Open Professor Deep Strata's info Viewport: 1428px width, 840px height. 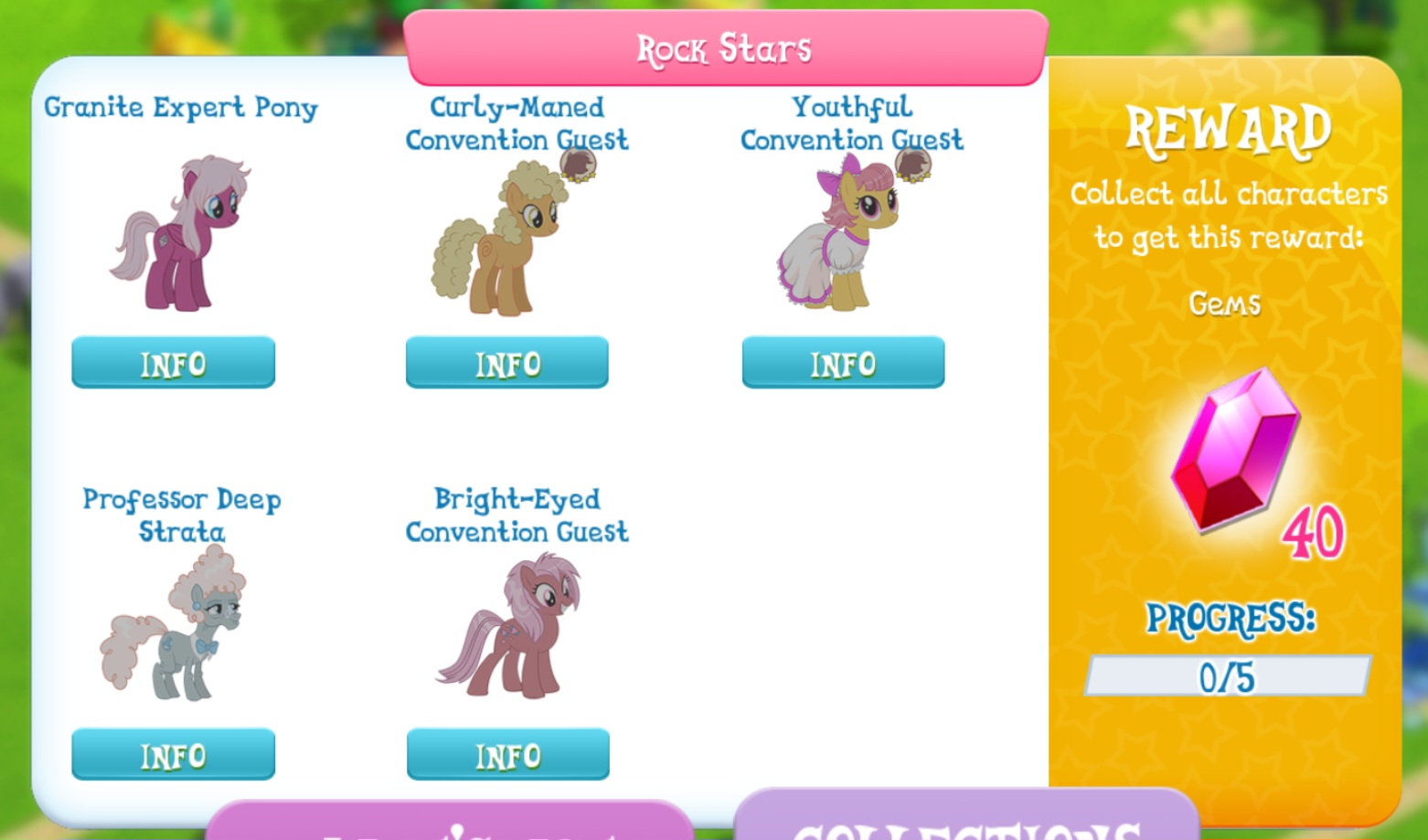click(x=173, y=755)
